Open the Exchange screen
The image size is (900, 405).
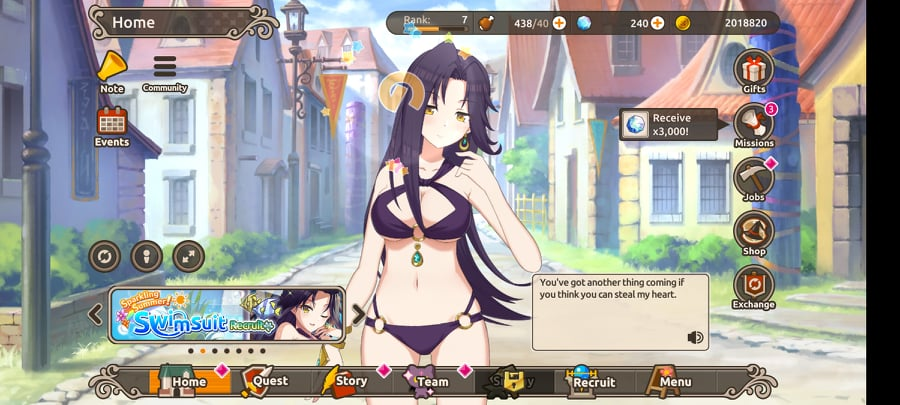pyautogui.click(x=754, y=286)
